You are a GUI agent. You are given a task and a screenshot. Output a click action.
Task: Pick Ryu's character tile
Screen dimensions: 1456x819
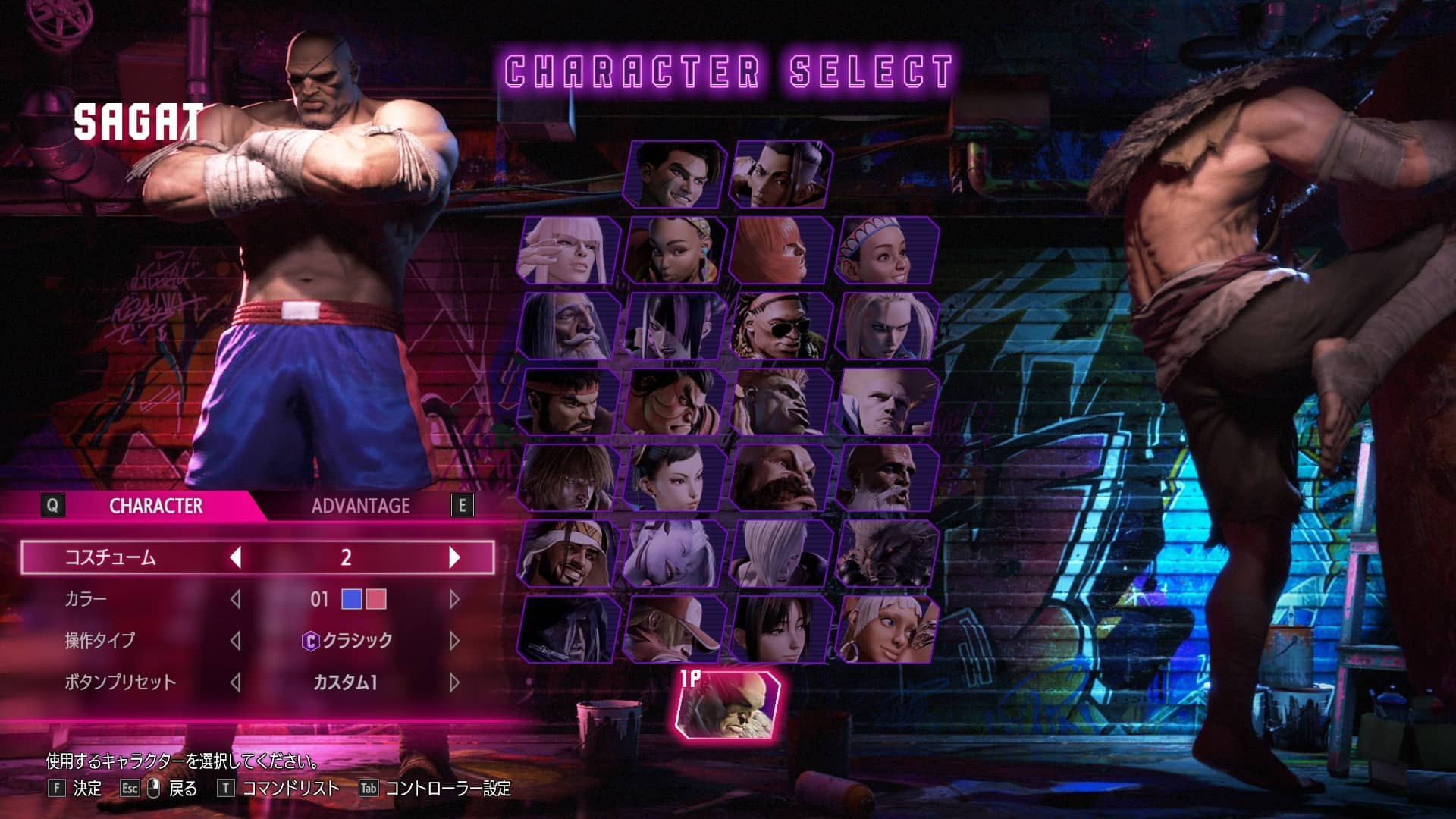click(x=568, y=402)
